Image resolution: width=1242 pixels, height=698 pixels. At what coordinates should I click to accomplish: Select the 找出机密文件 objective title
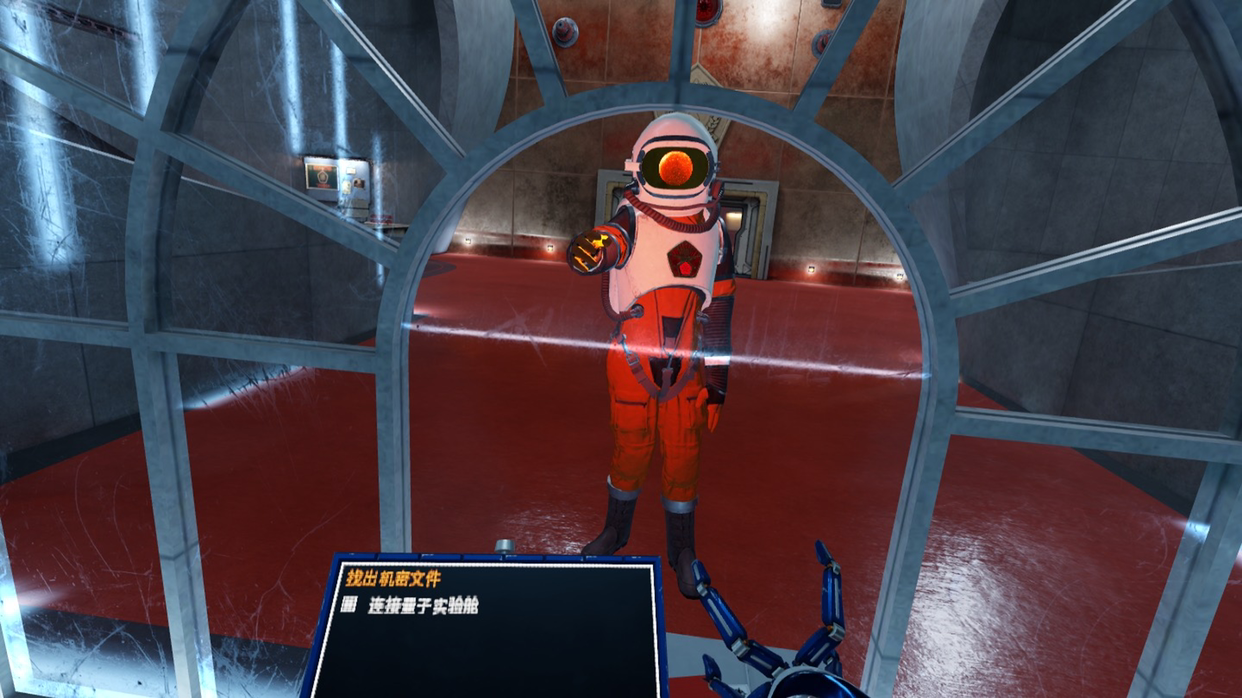[393, 578]
